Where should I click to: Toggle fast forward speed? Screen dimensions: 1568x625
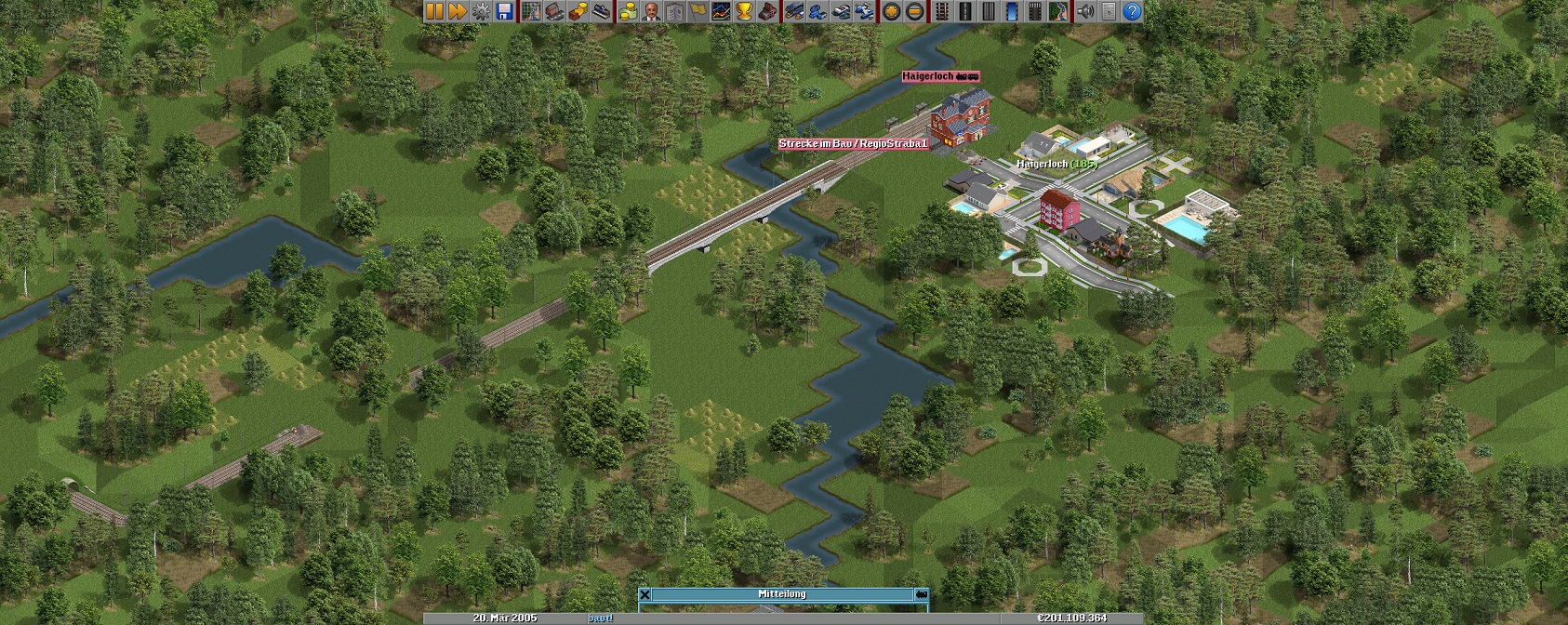[x=458, y=11]
